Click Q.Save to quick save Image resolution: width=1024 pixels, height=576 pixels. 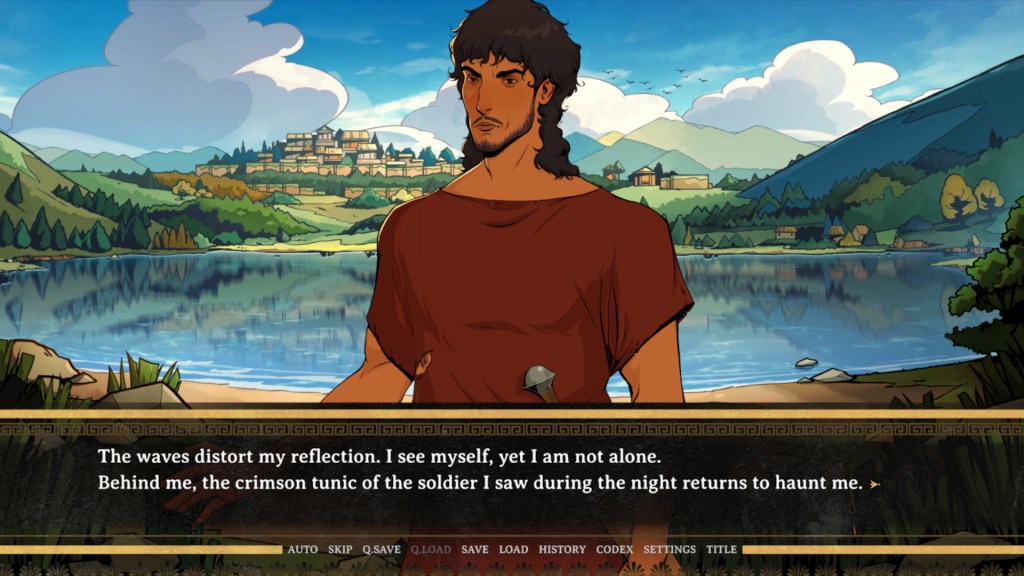pyautogui.click(x=381, y=549)
